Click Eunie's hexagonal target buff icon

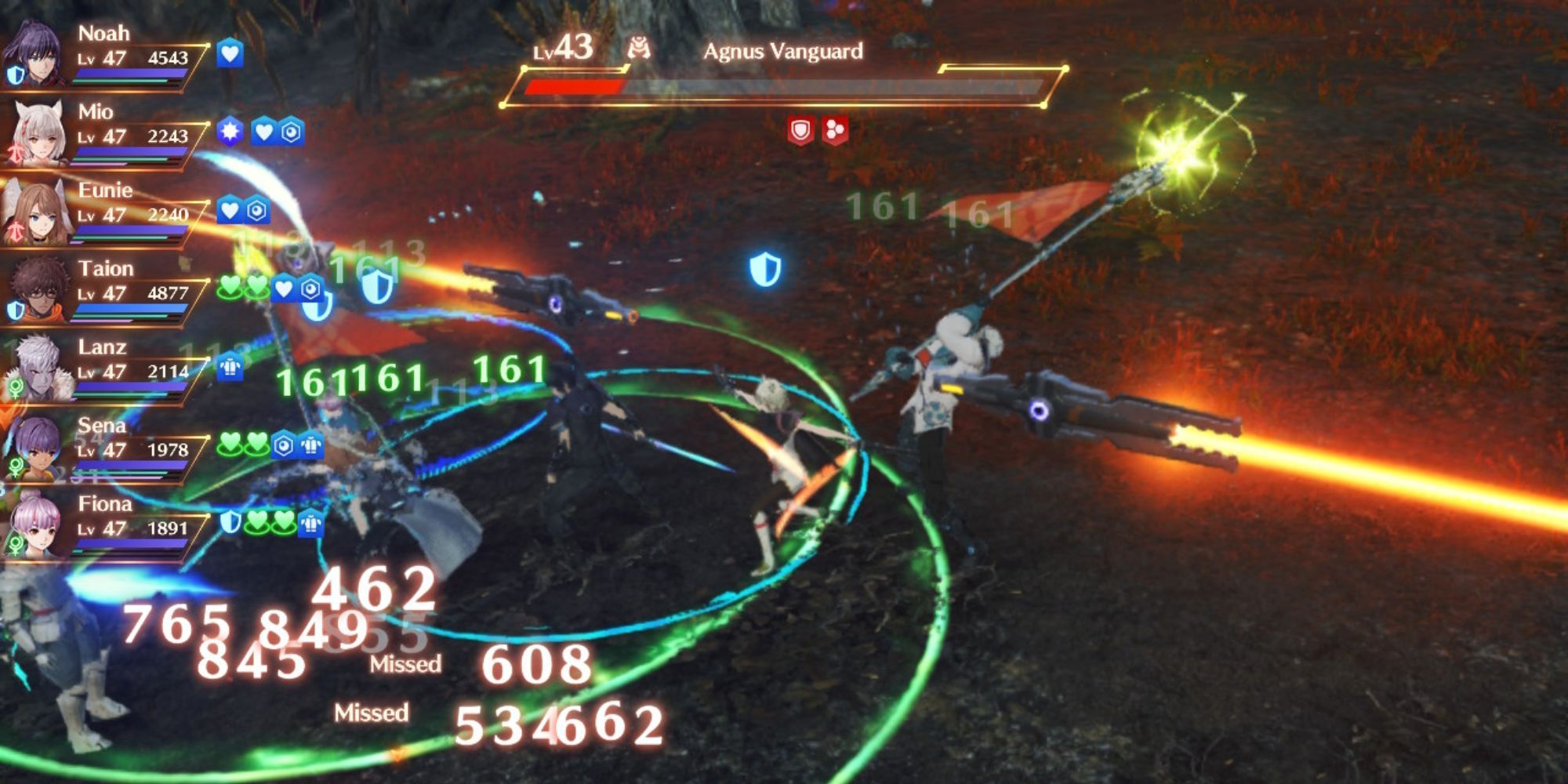point(256,210)
